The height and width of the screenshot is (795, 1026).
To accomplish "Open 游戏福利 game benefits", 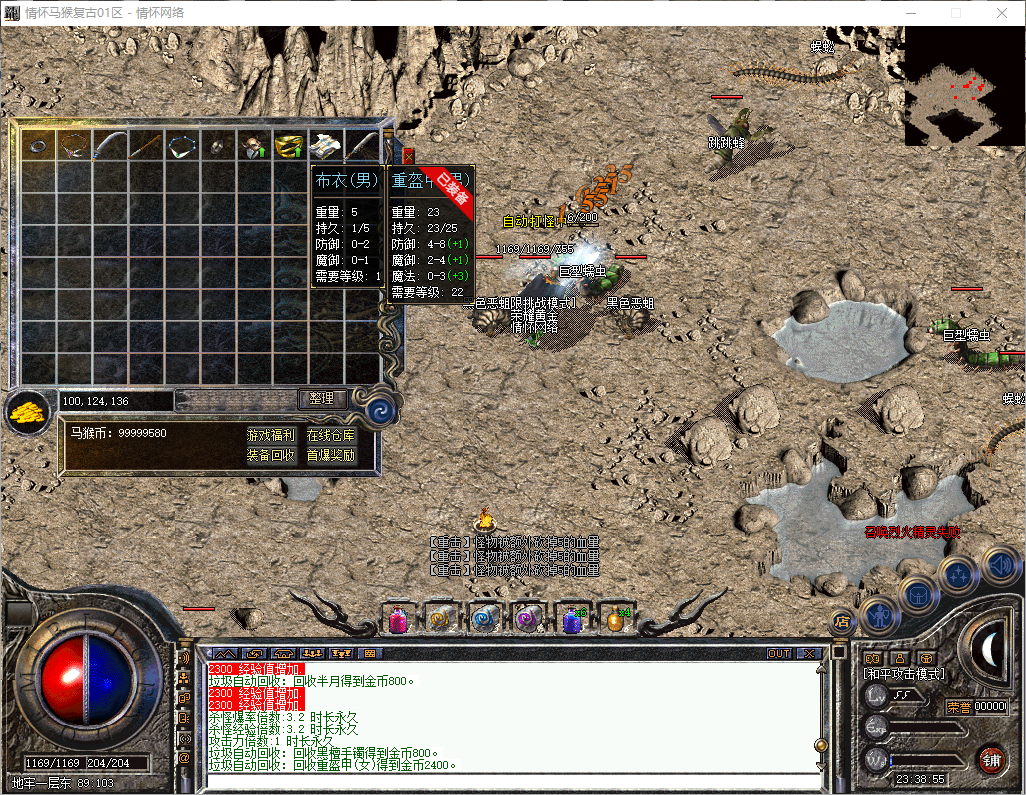I will click(271, 435).
